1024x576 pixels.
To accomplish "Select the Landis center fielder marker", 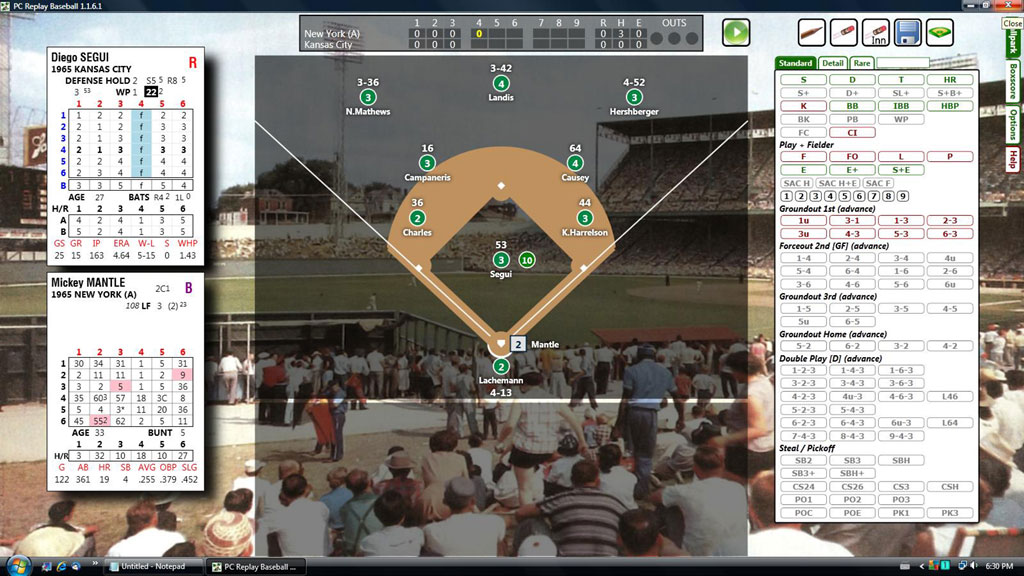I will pyautogui.click(x=501, y=84).
